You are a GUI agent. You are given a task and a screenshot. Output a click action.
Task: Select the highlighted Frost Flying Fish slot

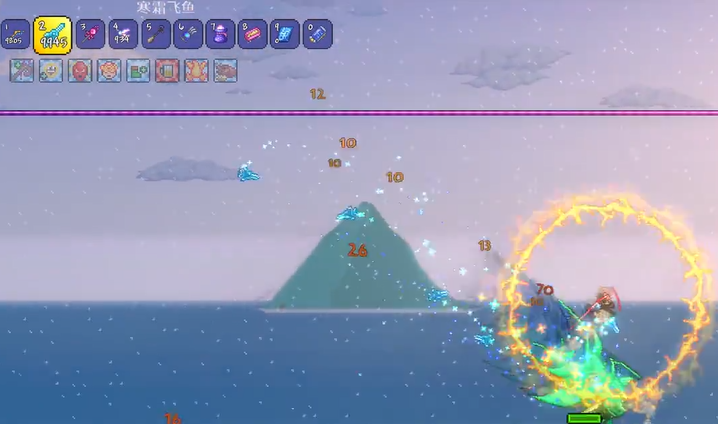tap(53, 34)
